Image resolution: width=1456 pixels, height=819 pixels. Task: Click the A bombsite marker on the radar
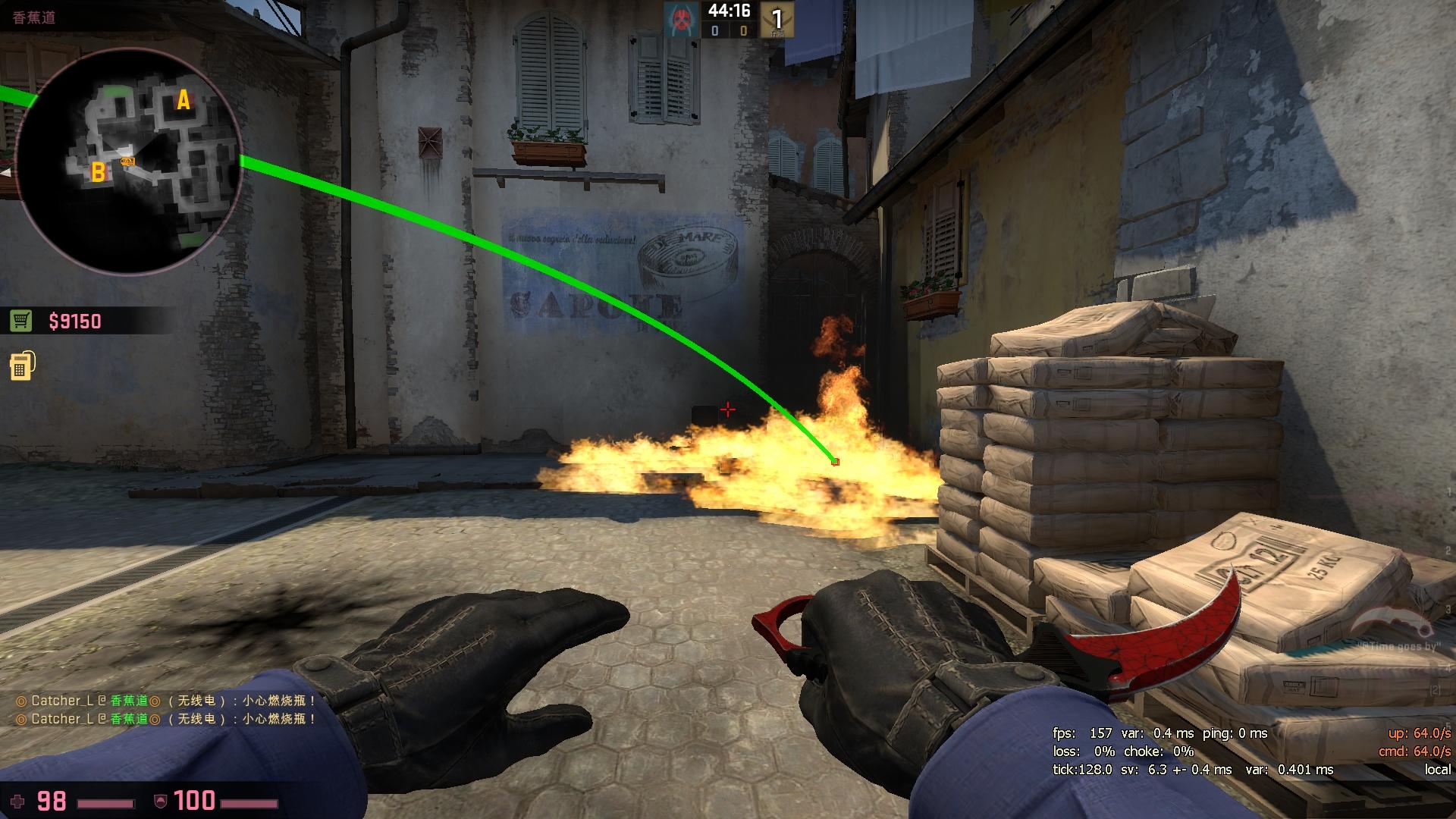(182, 99)
